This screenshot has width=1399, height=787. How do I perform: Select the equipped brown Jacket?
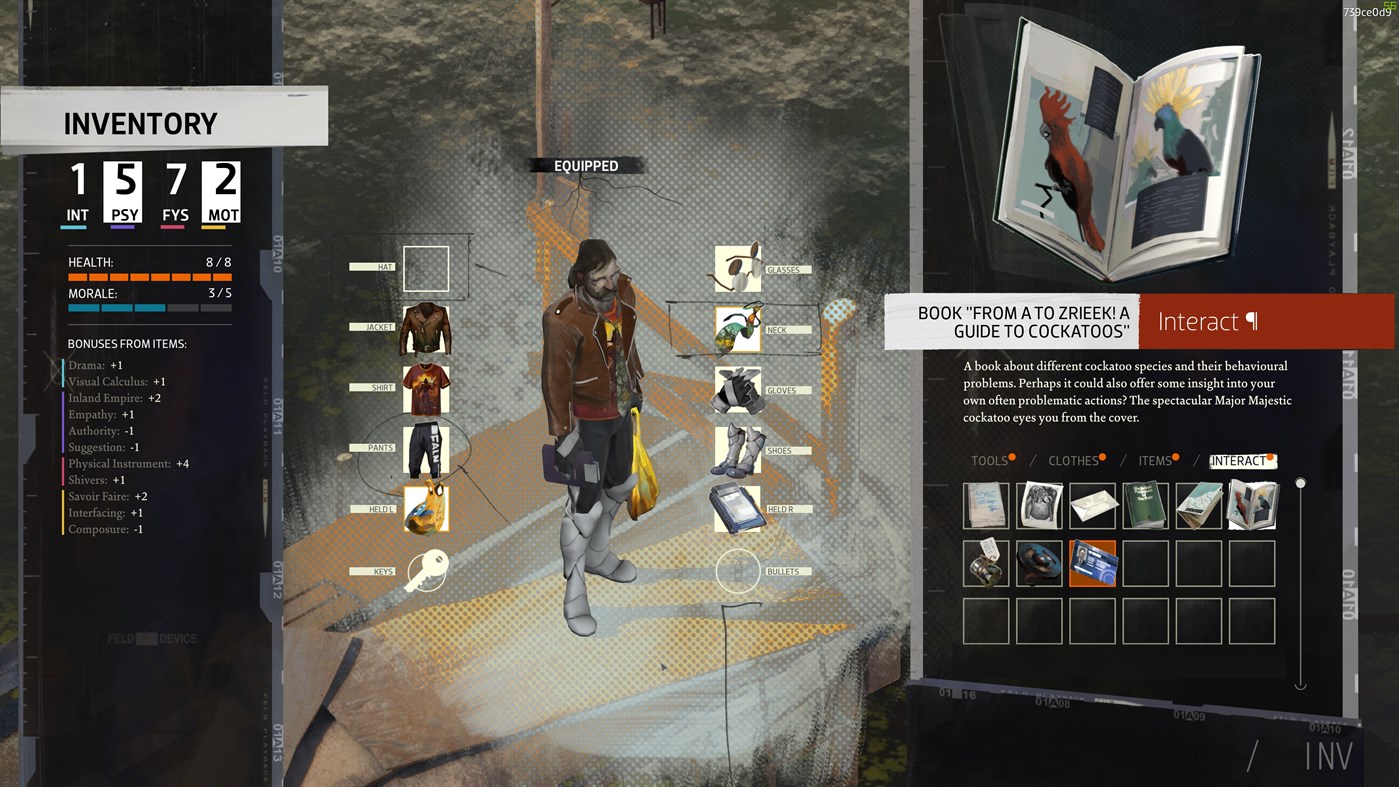pos(426,330)
